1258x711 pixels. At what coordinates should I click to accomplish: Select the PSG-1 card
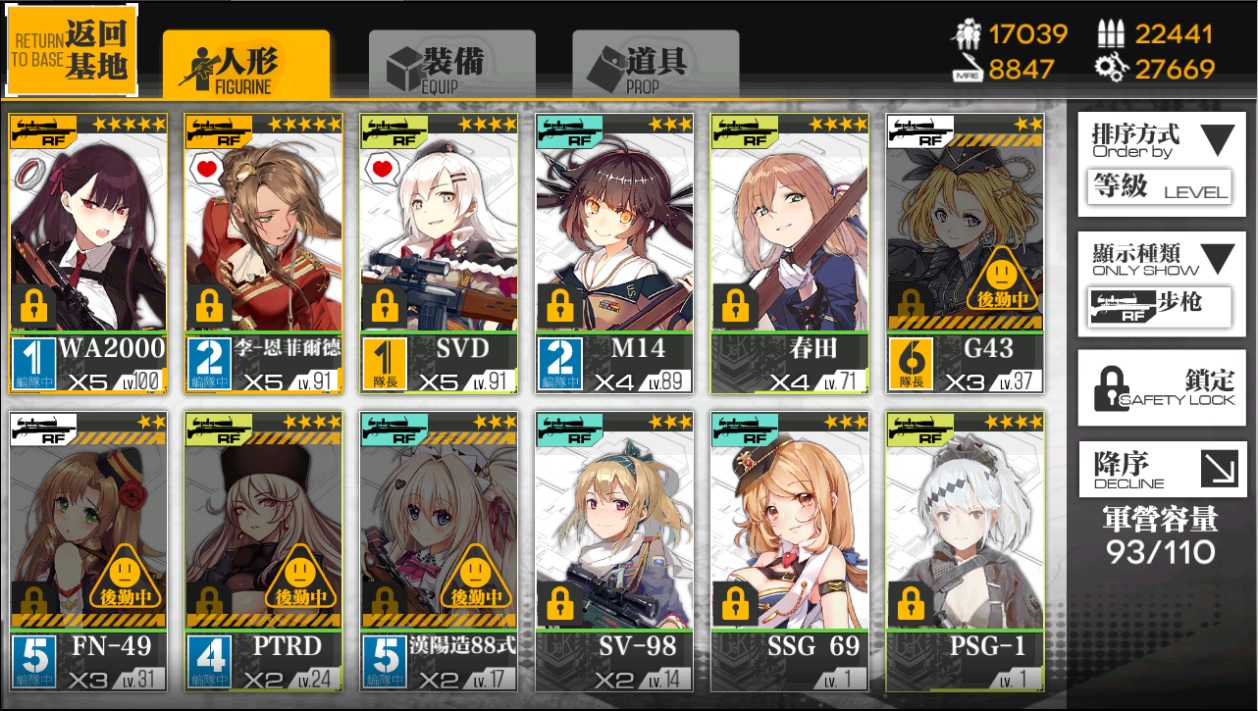click(965, 551)
